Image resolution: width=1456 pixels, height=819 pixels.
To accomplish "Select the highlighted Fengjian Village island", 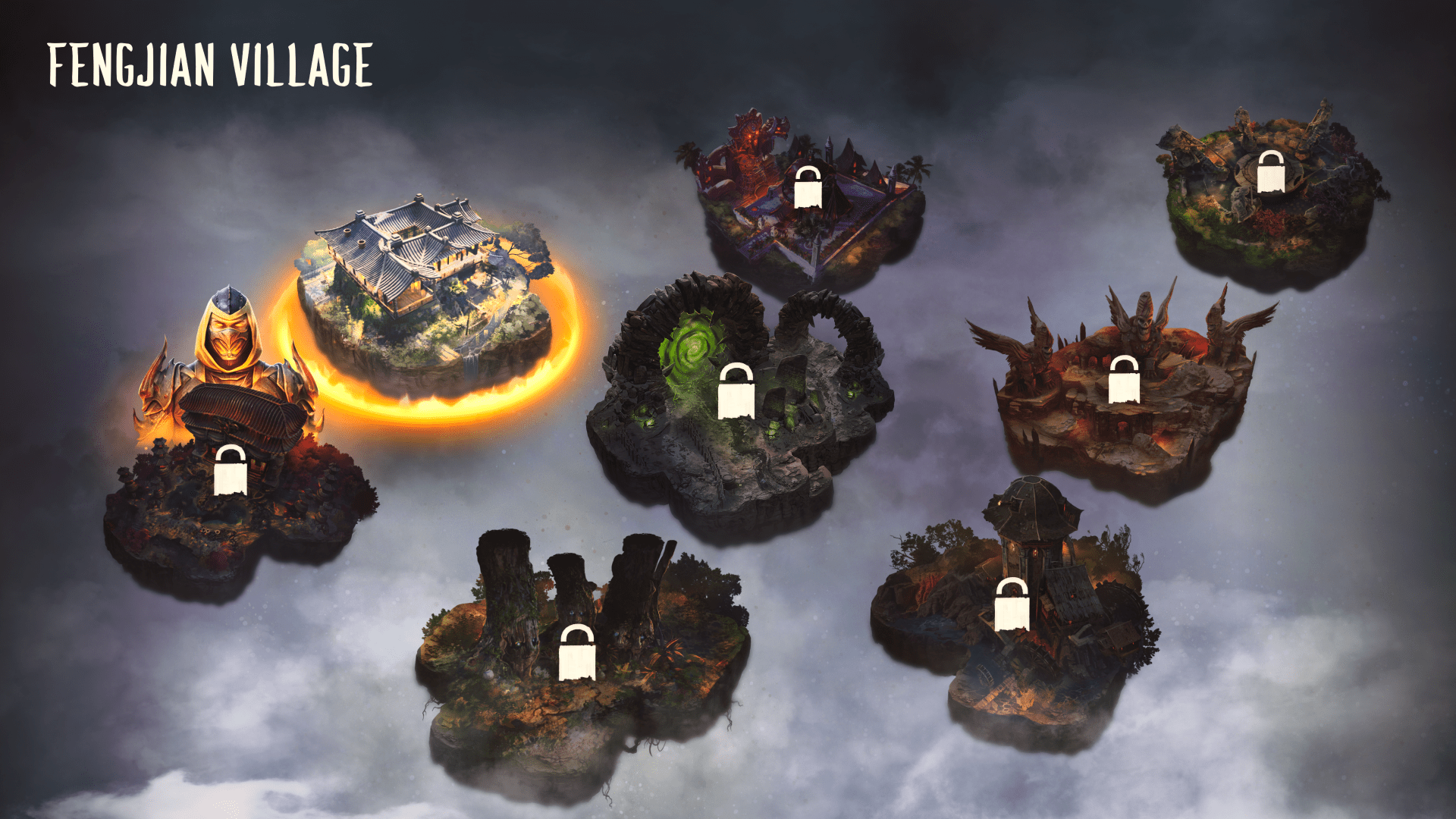I will tap(425, 296).
